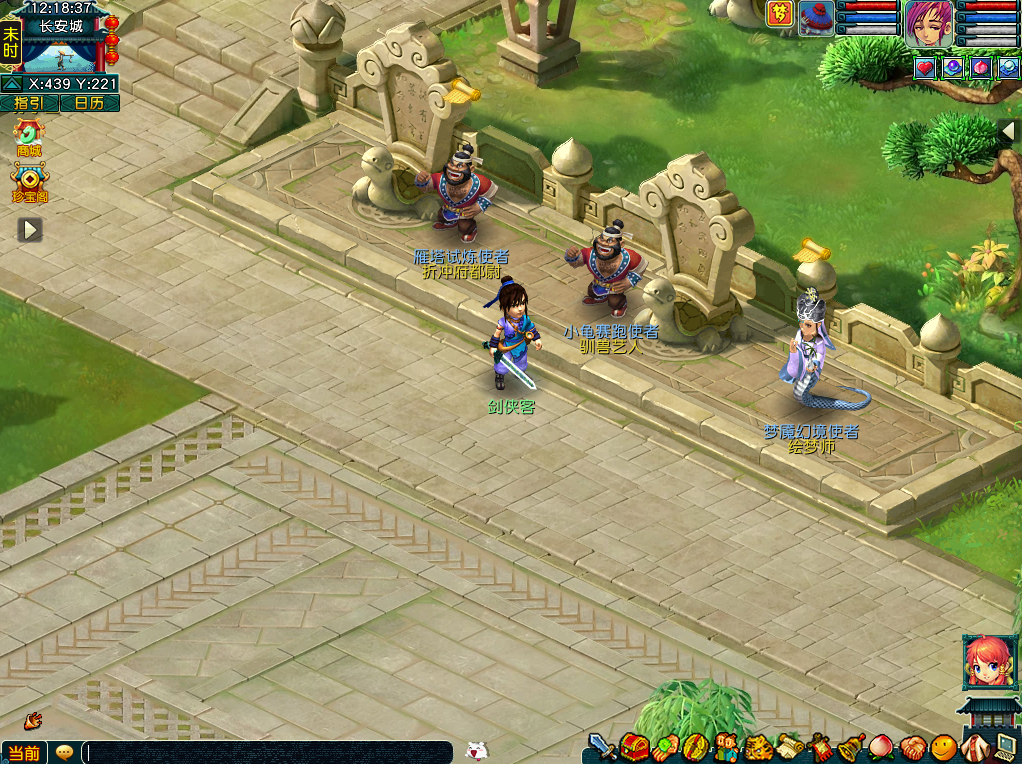The height and width of the screenshot is (764, 1022).
Task: Open the 商城 shop icon
Action: [29, 135]
